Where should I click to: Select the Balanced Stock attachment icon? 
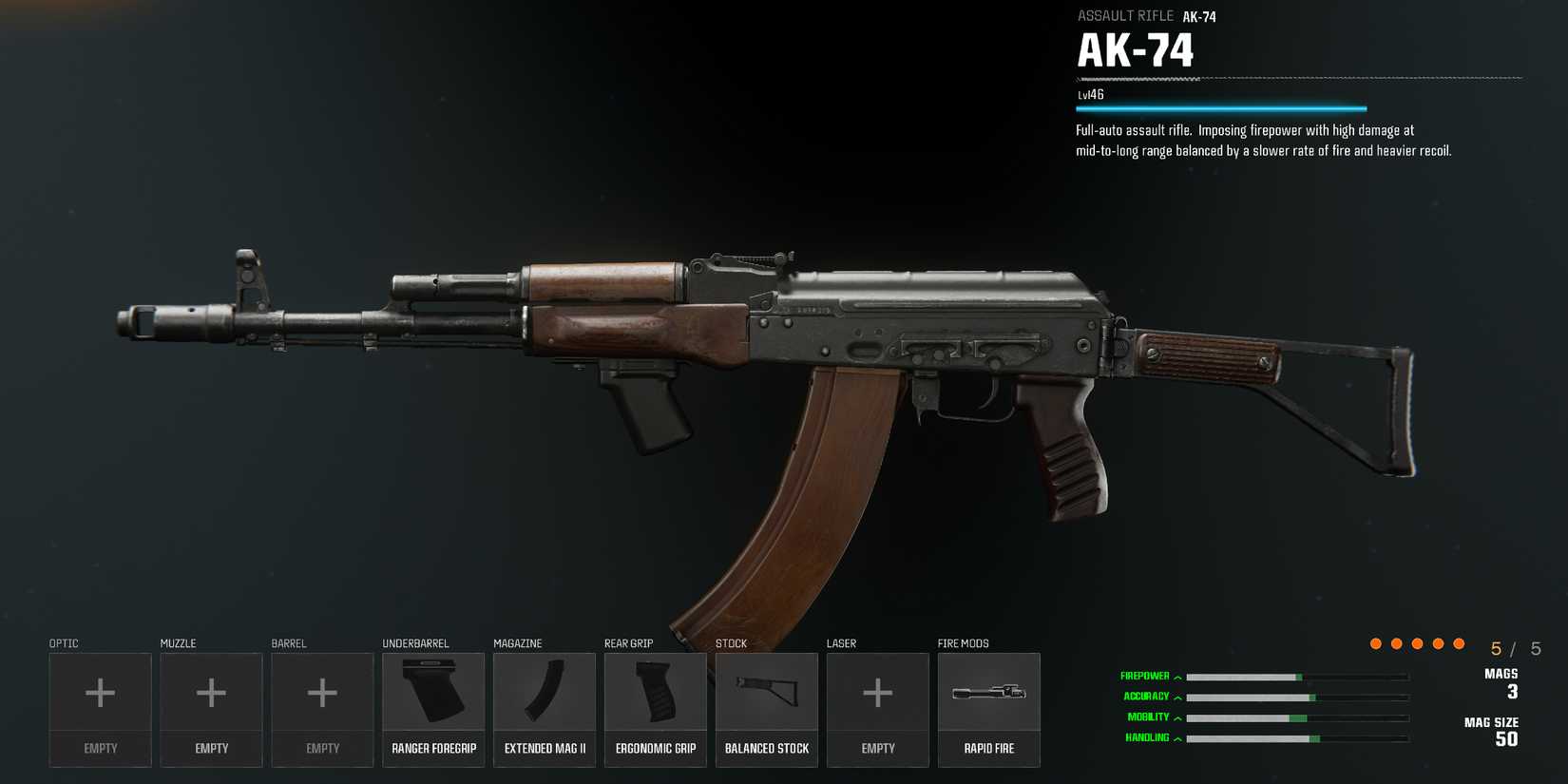pyautogui.click(x=766, y=692)
